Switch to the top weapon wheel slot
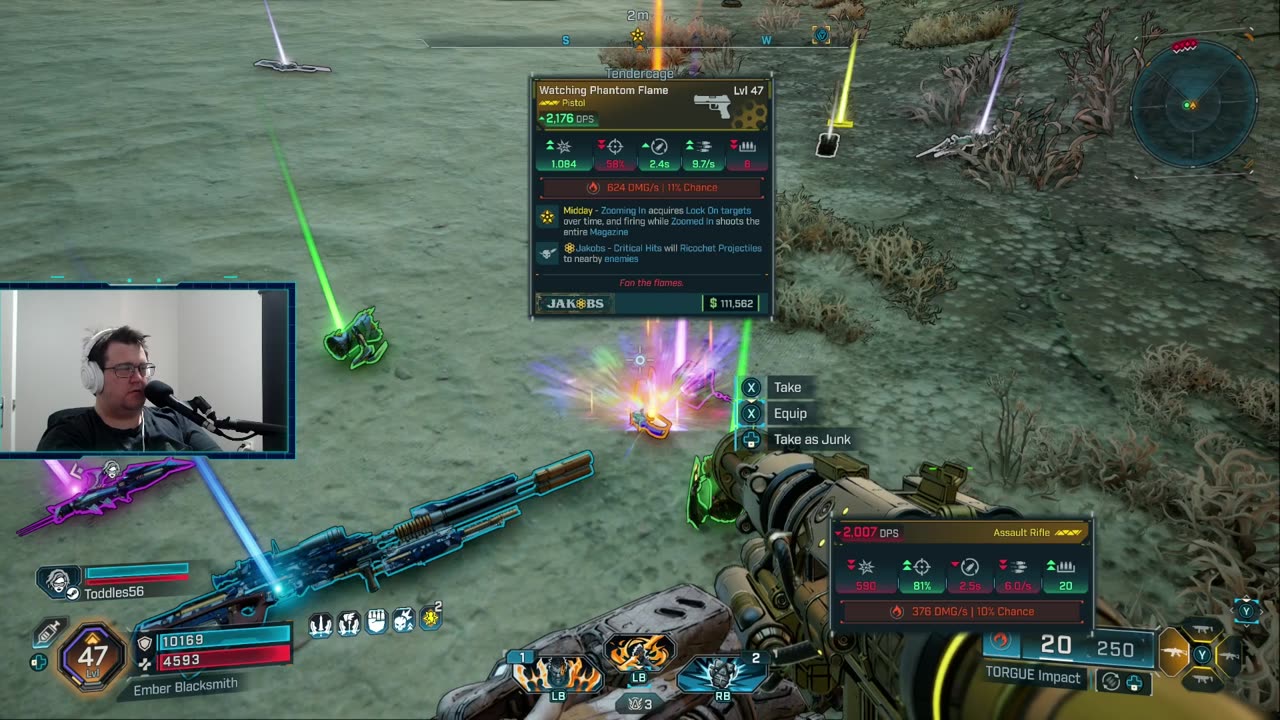Image resolution: width=1280 pixels, height=720 pixels. 1203,630
